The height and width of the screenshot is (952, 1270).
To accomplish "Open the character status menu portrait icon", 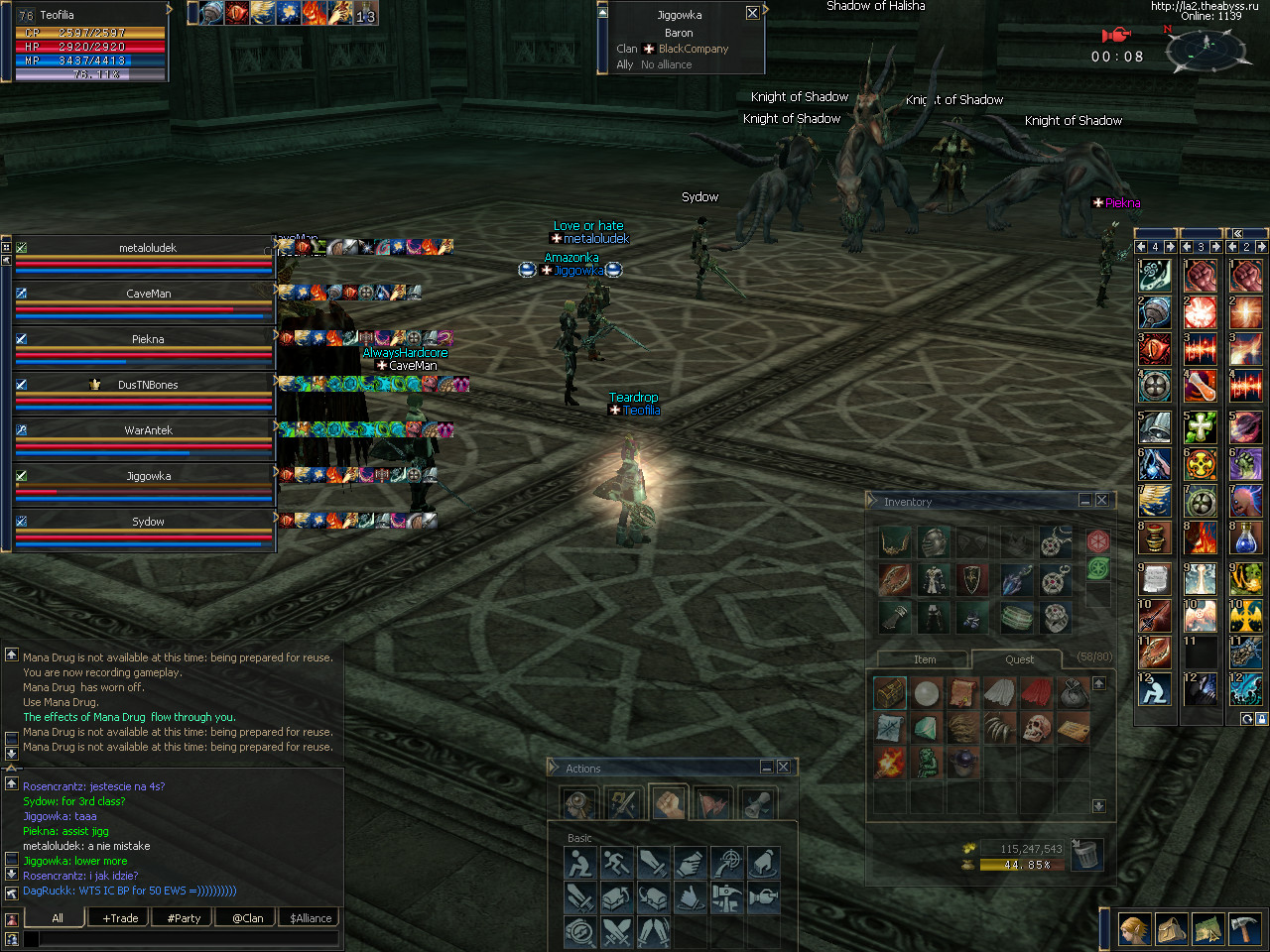I will coord(1135,929).
